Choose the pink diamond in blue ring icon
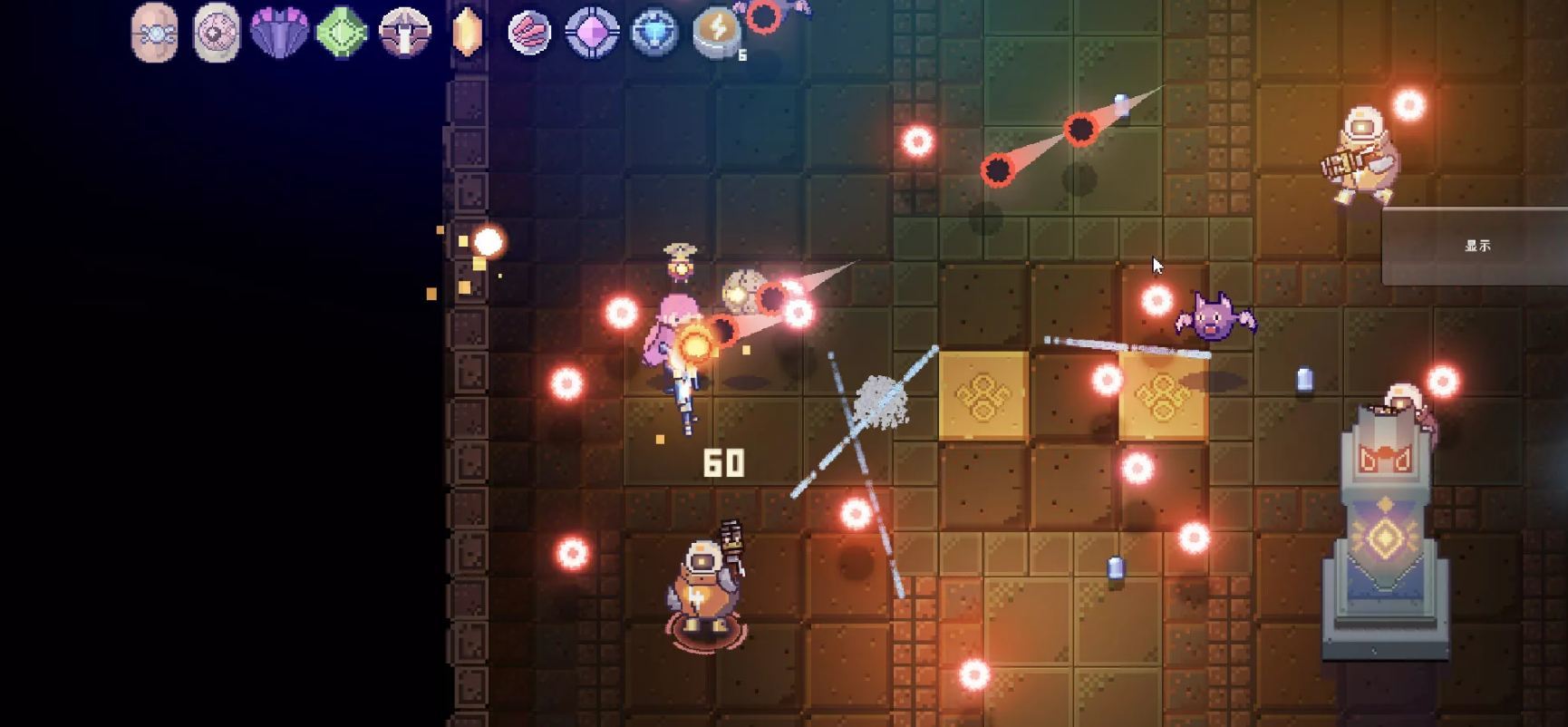This screenshot has height=727, width=1568. 592,34
